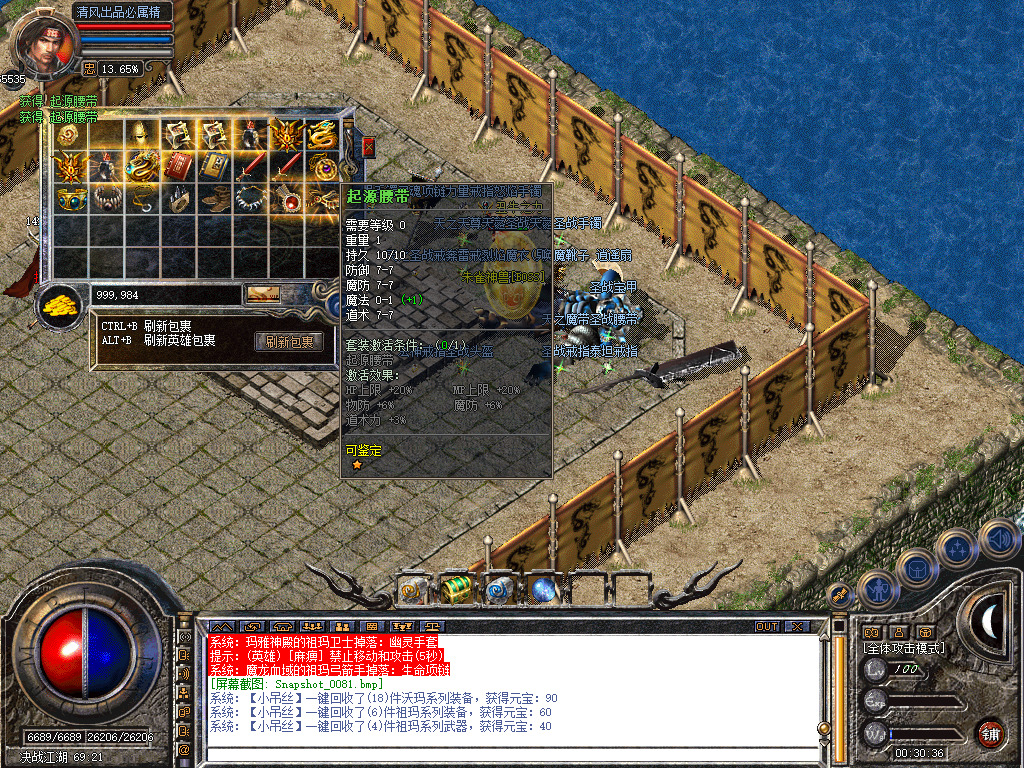Viewport: 1024px width, 768px height.
Task: Pick the brown leather boots item
Action: 215,199
